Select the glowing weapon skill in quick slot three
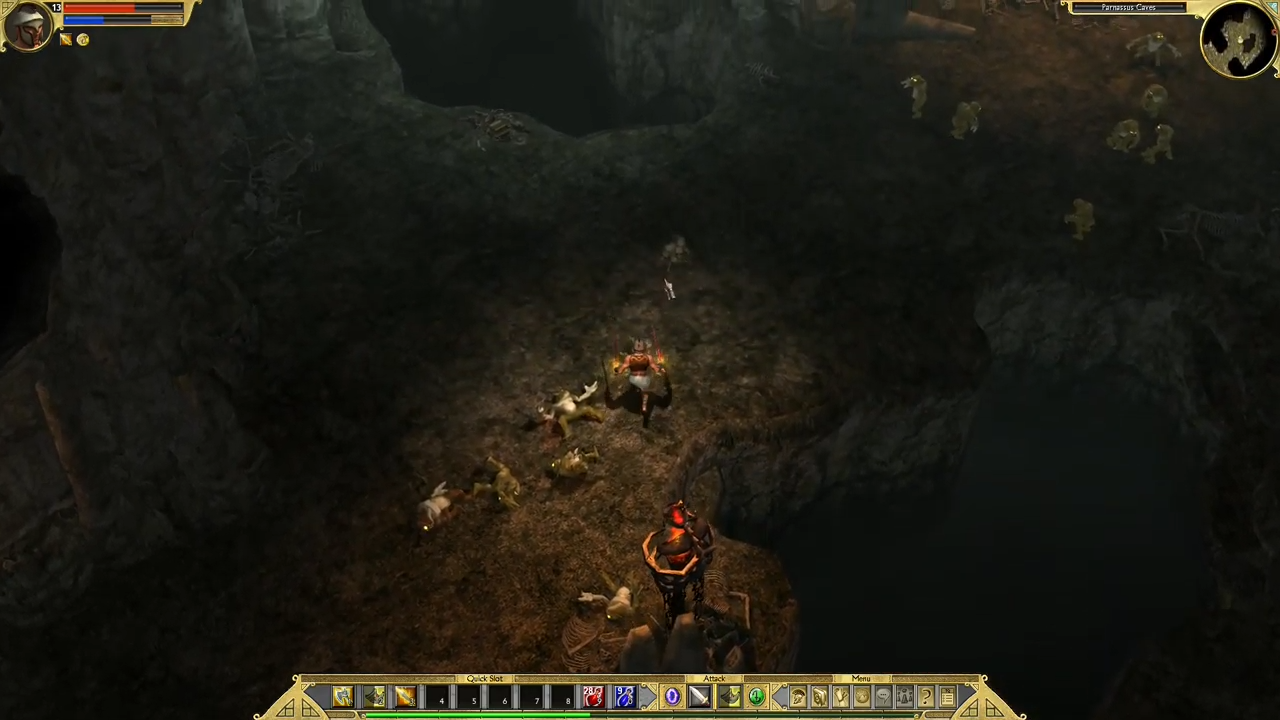 tap(406, 697)
